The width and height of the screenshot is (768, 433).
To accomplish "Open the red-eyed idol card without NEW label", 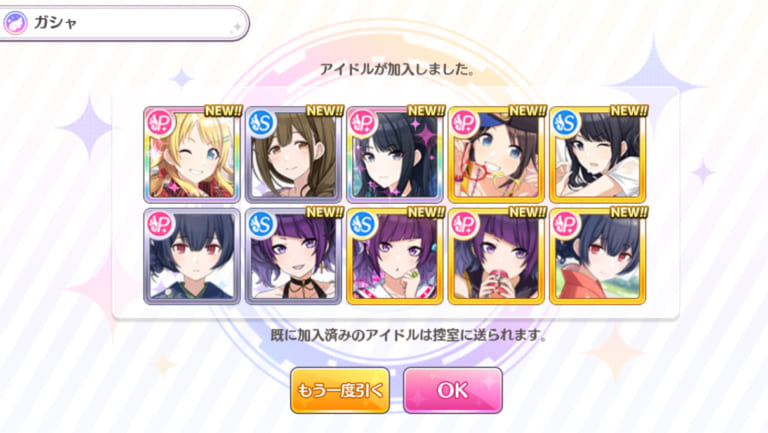I will tap(193, 255).
